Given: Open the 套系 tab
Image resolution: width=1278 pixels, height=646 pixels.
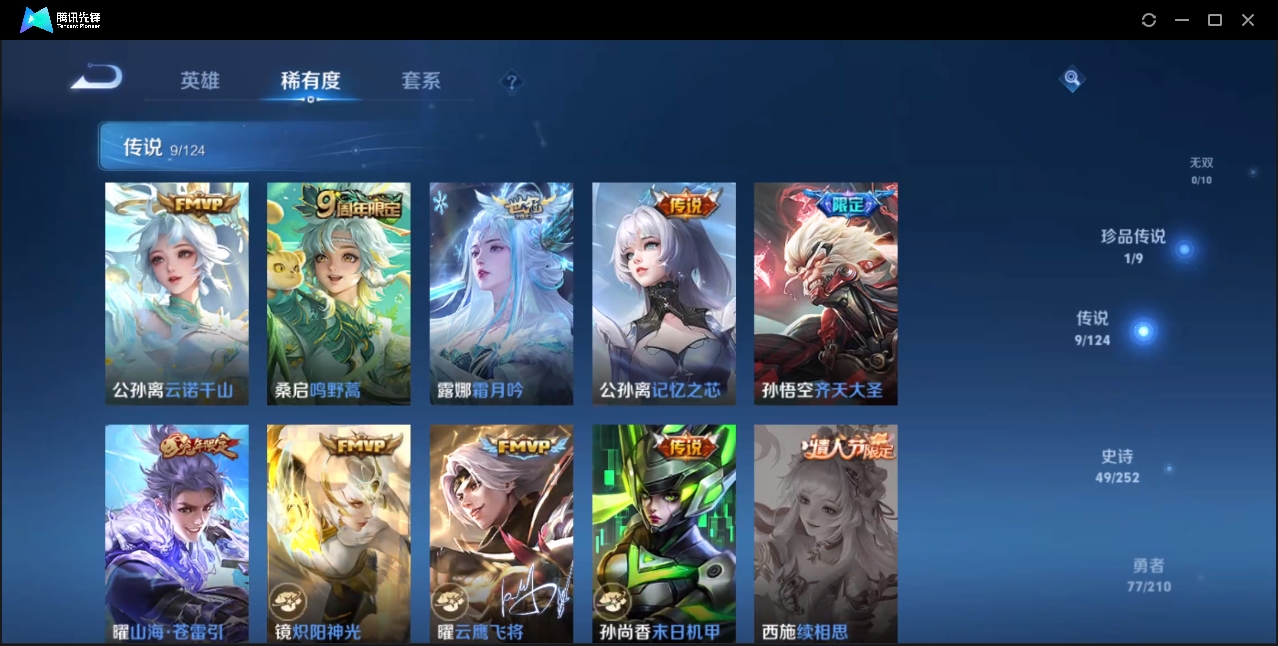Looking at the screenshot, I should (x=421, y=81).
